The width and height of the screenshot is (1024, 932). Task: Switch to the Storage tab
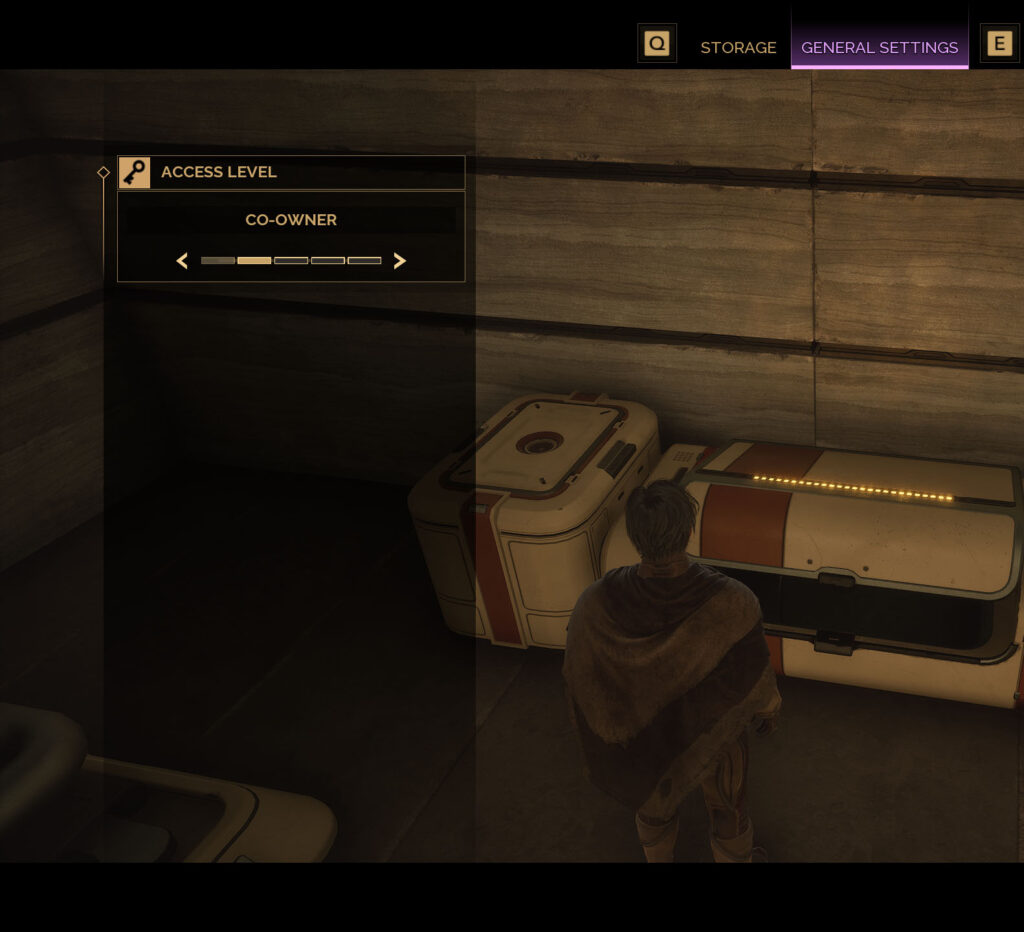pos(738,47)
